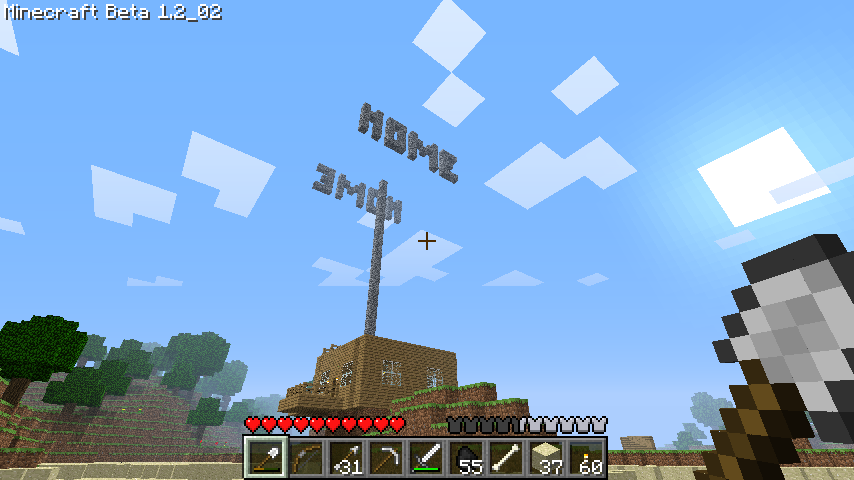Choose the bow in the hotbar
Image resolution: width=854 pixels, height=480 pixels.
(x=305, y=458)
